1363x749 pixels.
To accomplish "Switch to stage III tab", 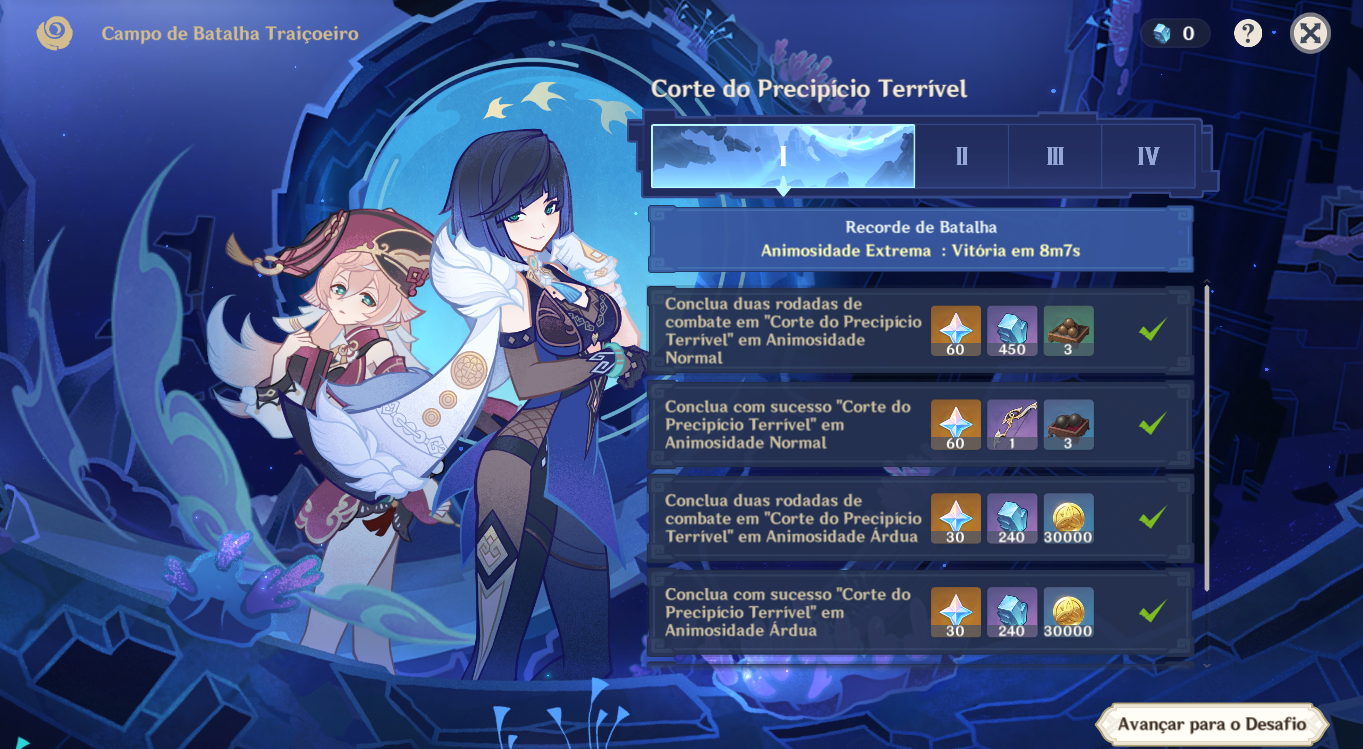I will 1054,156.
